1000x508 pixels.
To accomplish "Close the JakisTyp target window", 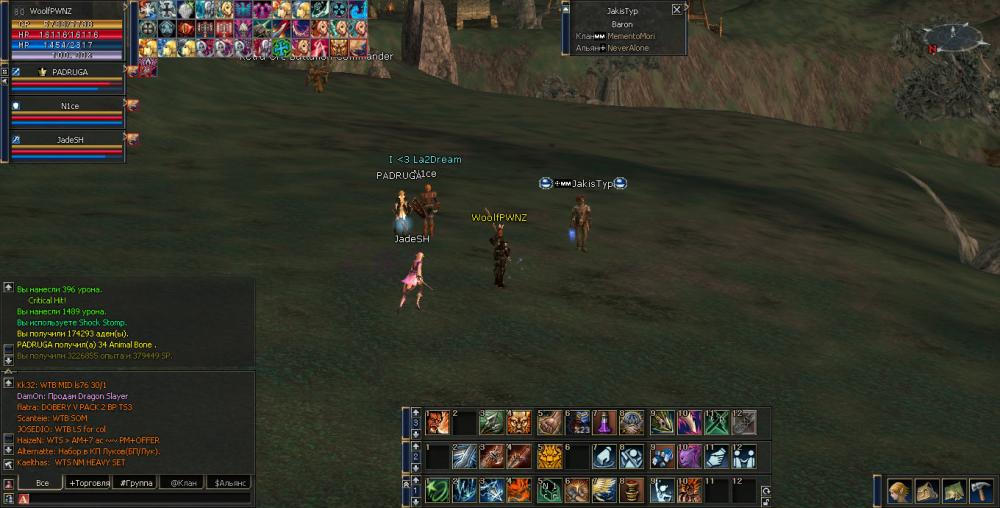I will point(677,9).
